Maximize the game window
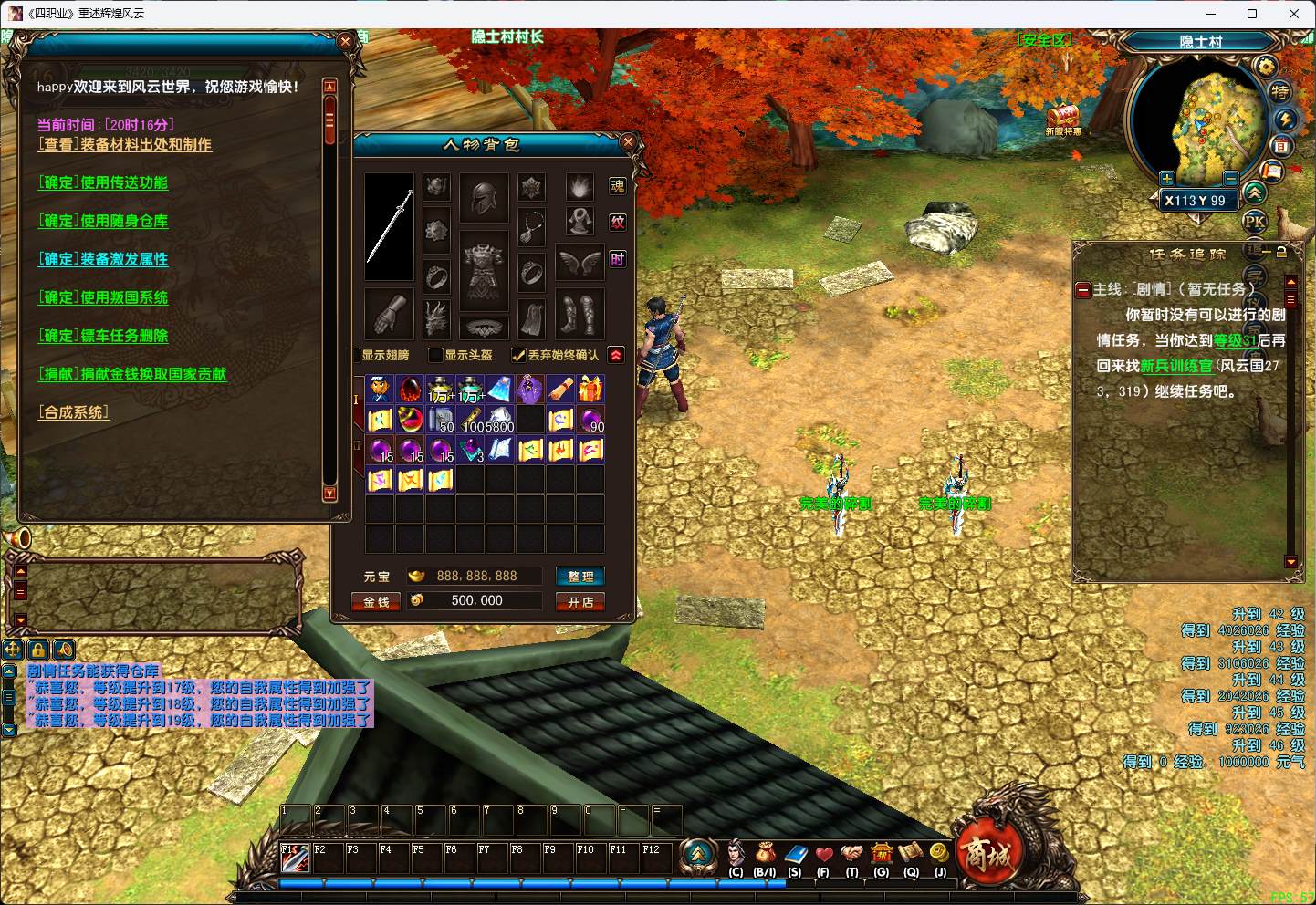This screenshot has height=905, width=1316. pyautogui.click(x=1252, y=14)
